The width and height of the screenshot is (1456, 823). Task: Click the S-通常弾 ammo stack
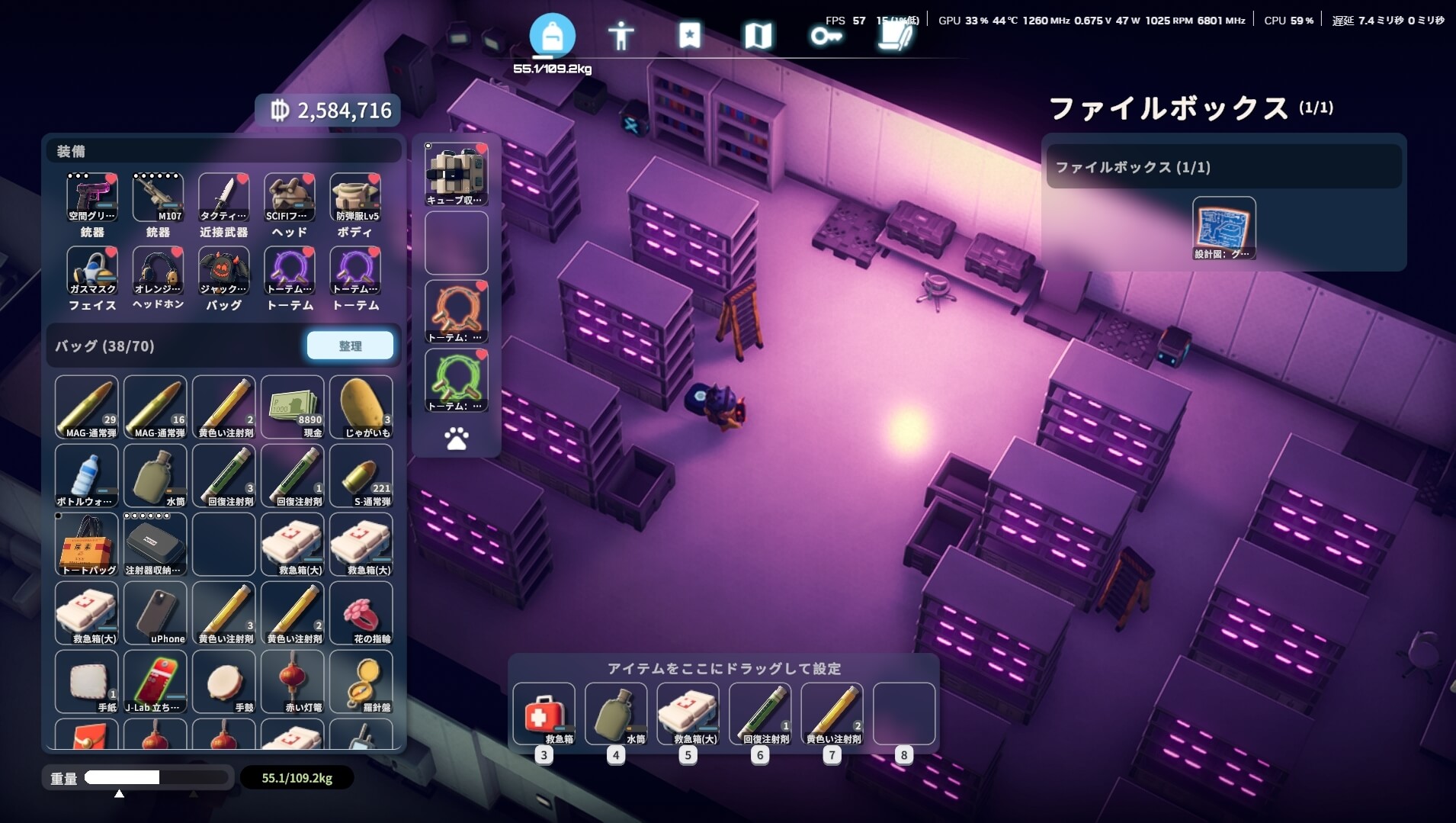tap(361, 475)
